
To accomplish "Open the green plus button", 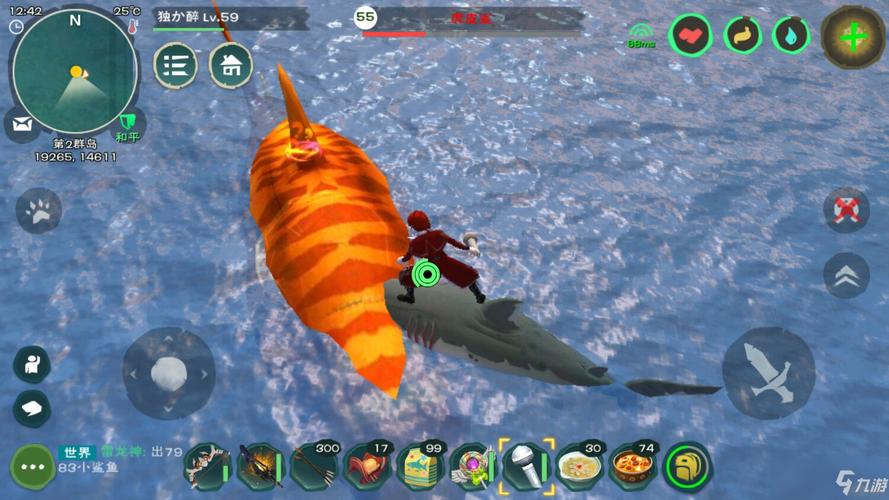I will click(852, 37).
